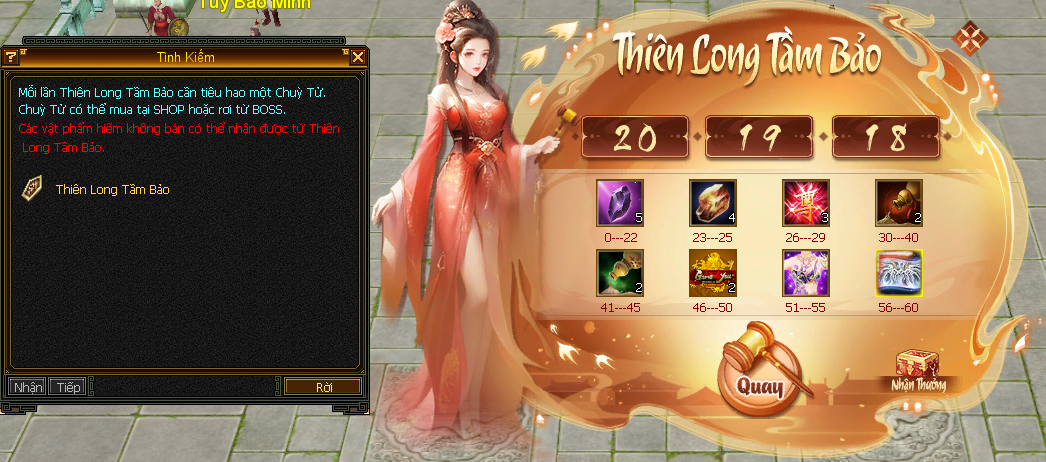Image resolution: width=1046 pixels, height=462 pixels.
Task: Select the Nhận button
Action: point(27,386)
